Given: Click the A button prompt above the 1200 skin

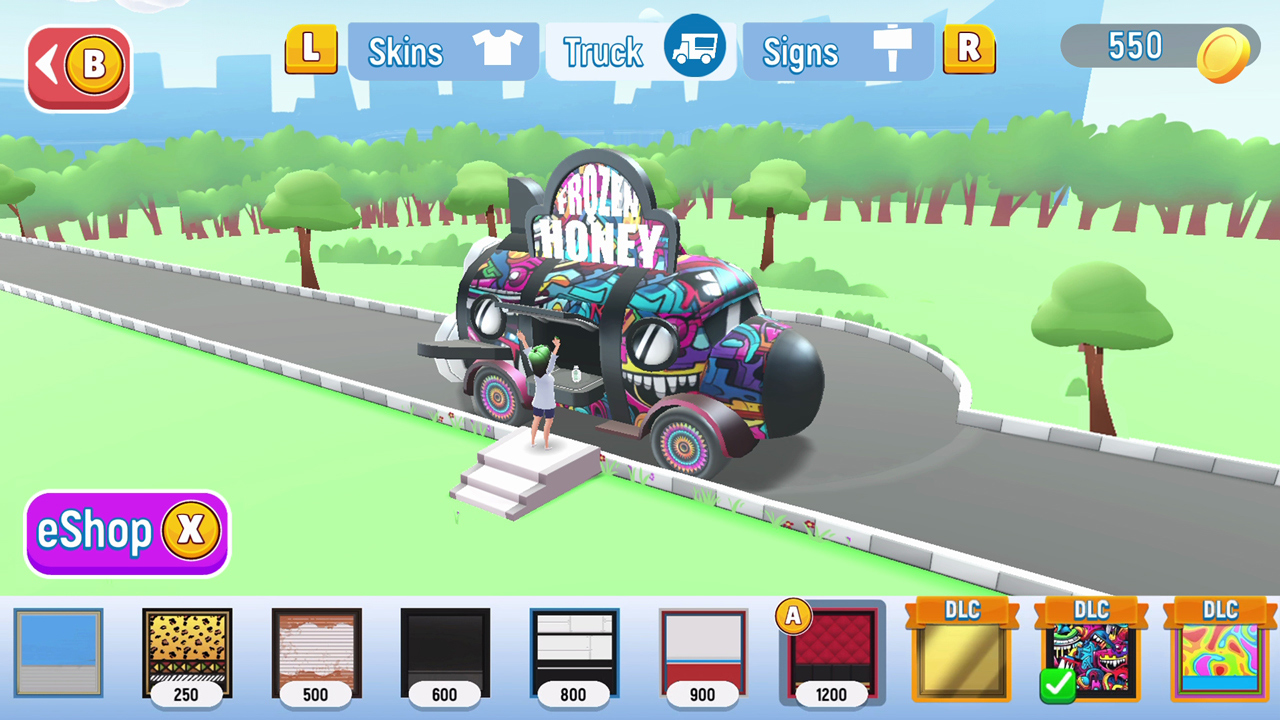Looking at the screenshot, I should click(793, 617).
